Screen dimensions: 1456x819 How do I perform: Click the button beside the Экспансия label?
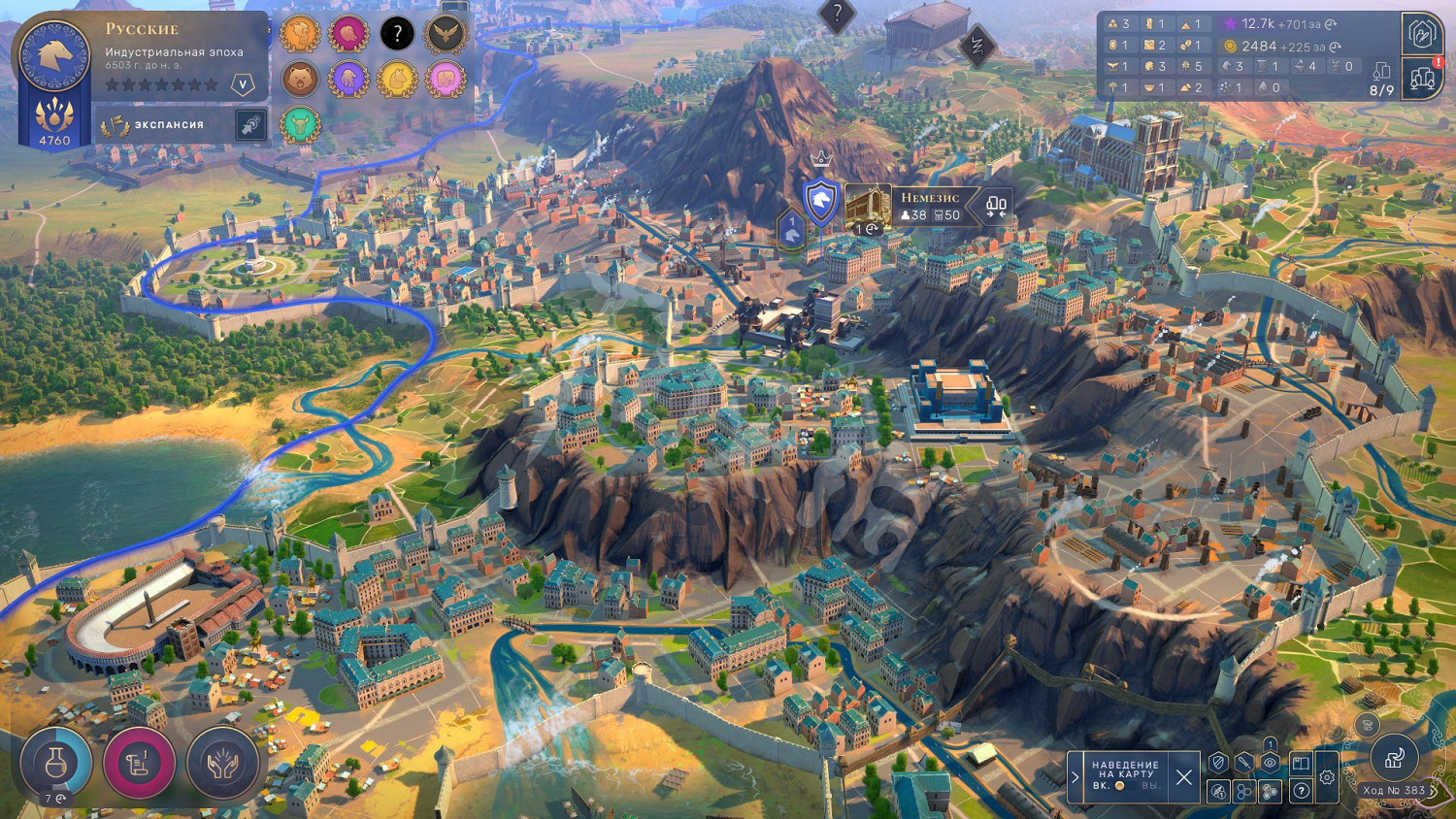pos(250,125)
